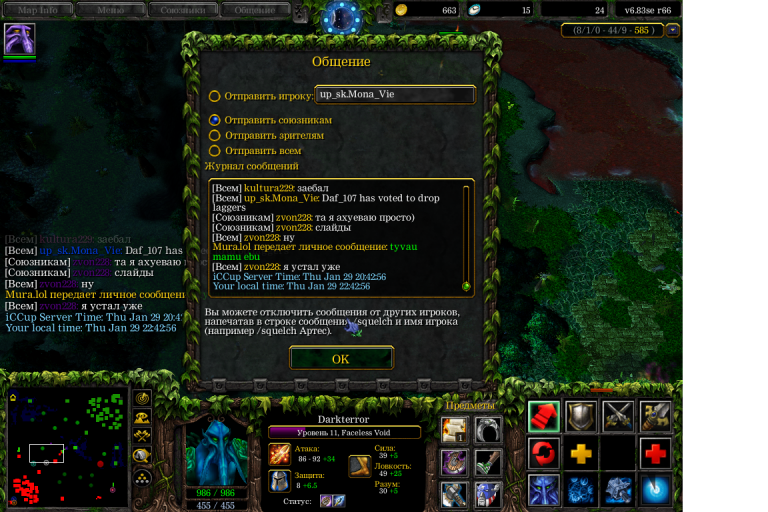Activate the shield Hold Position command

581,416
